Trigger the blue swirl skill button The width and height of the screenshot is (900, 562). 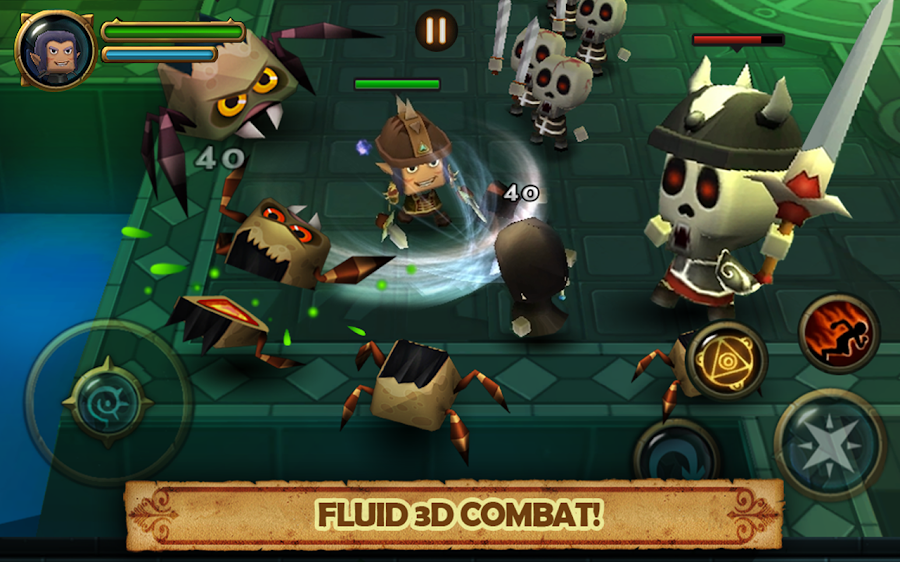(x=677, y=456)
